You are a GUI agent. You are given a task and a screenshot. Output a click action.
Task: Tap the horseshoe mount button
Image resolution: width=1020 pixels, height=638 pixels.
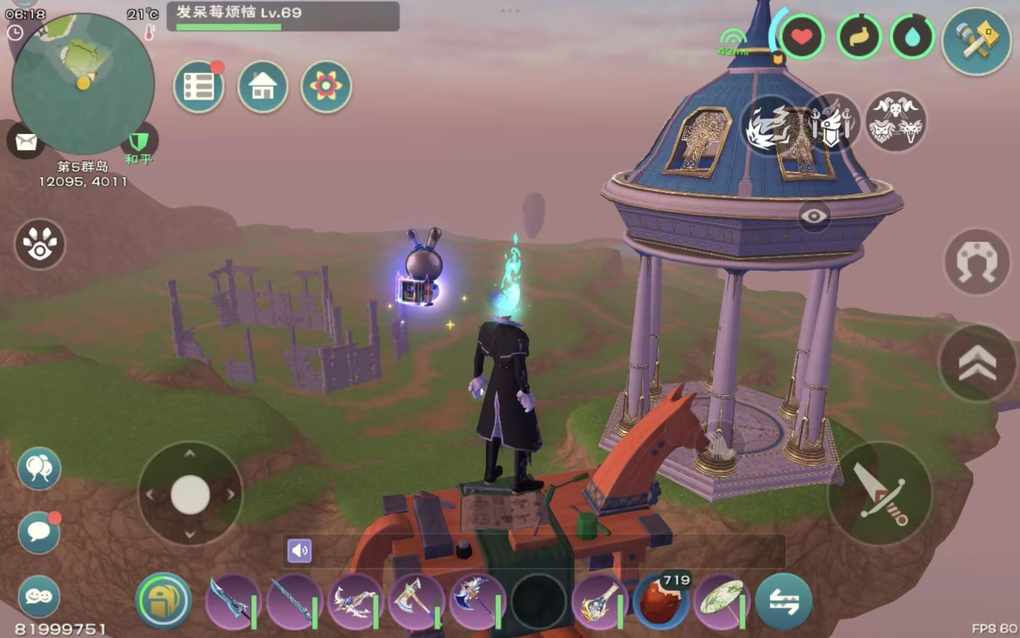[976, 262]
